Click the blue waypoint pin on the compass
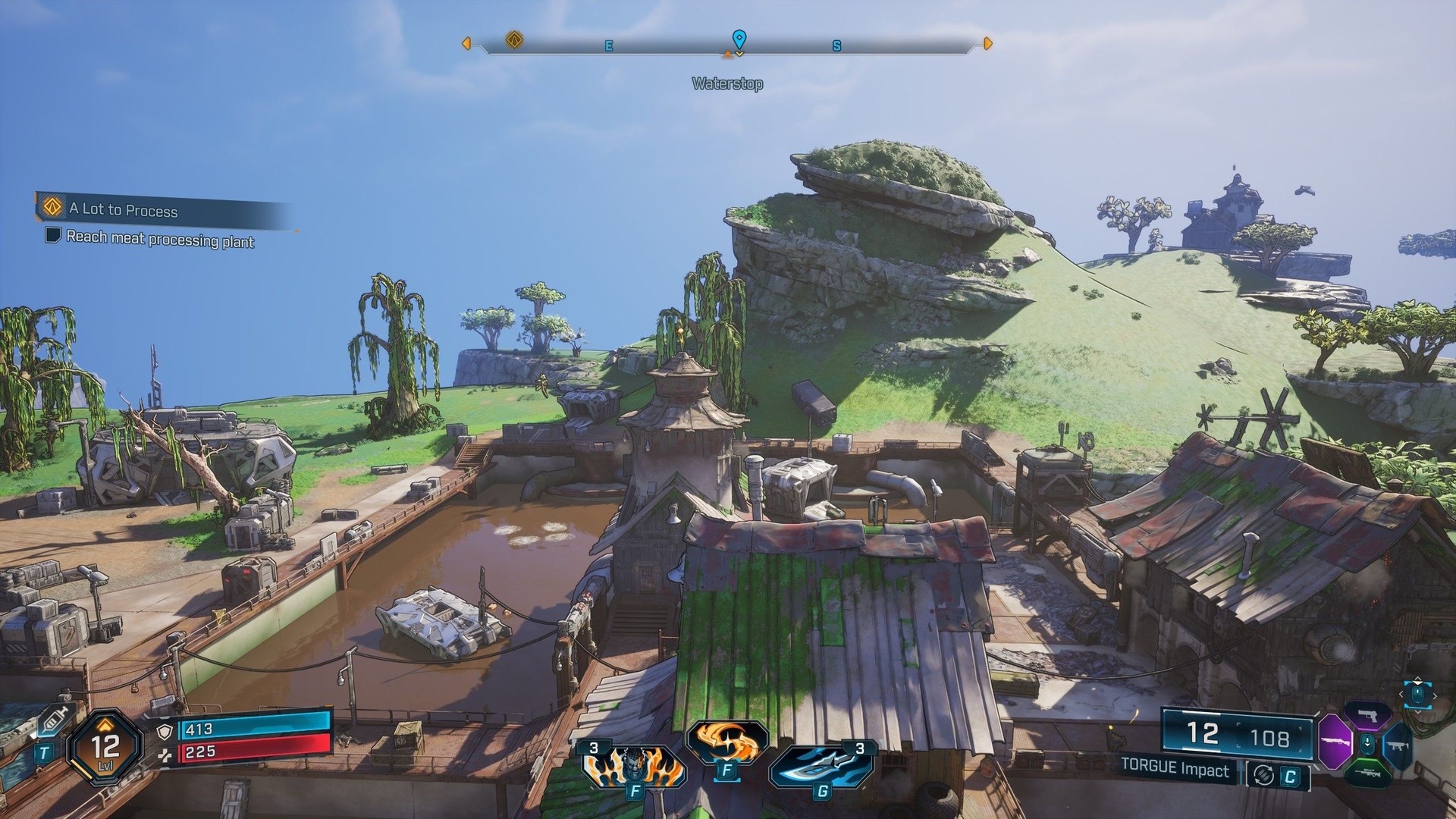Viewport: 1456px width, 819px height. point(739,39)
